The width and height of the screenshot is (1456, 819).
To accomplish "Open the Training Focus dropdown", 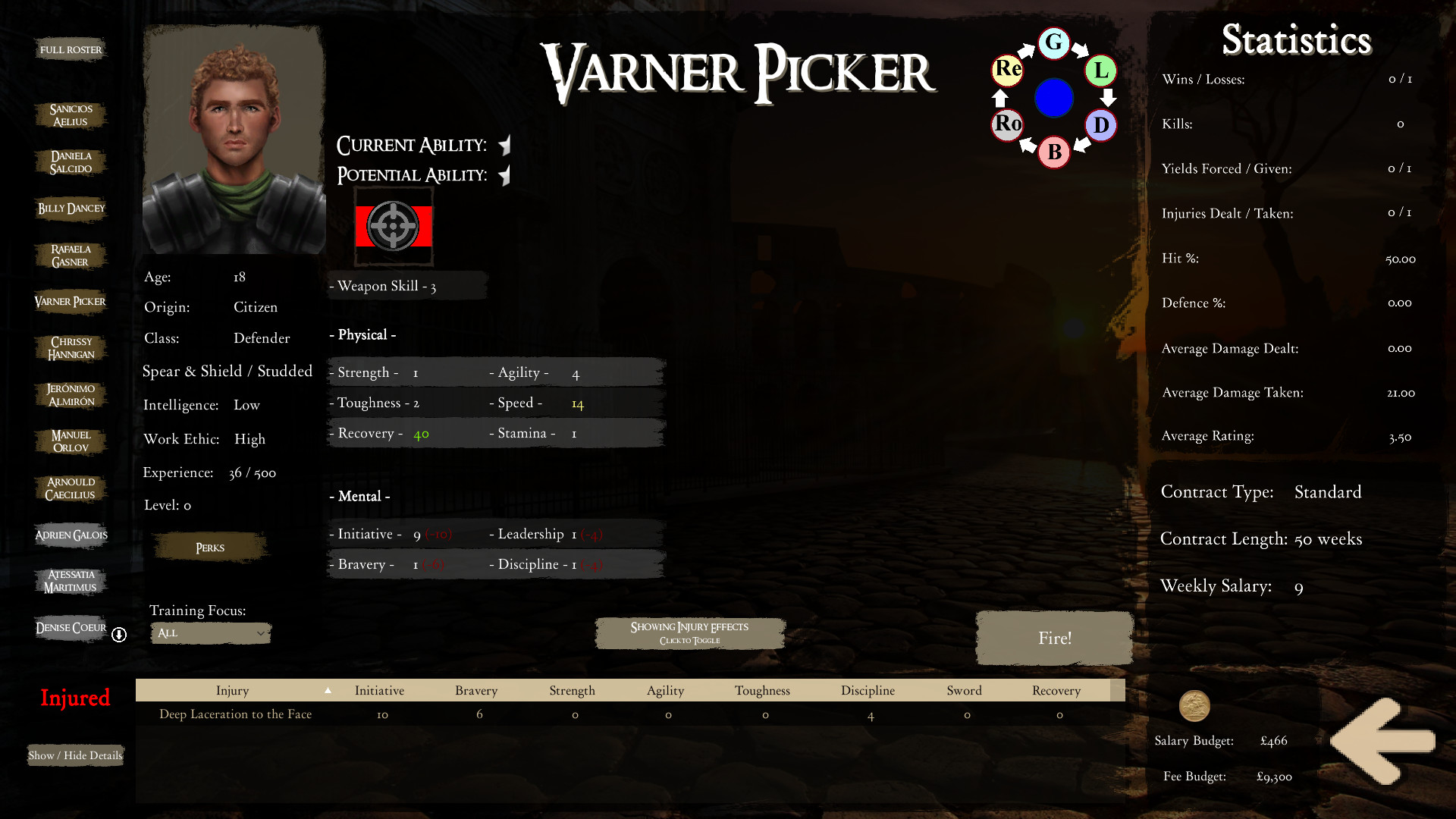I will coord(210,632).
